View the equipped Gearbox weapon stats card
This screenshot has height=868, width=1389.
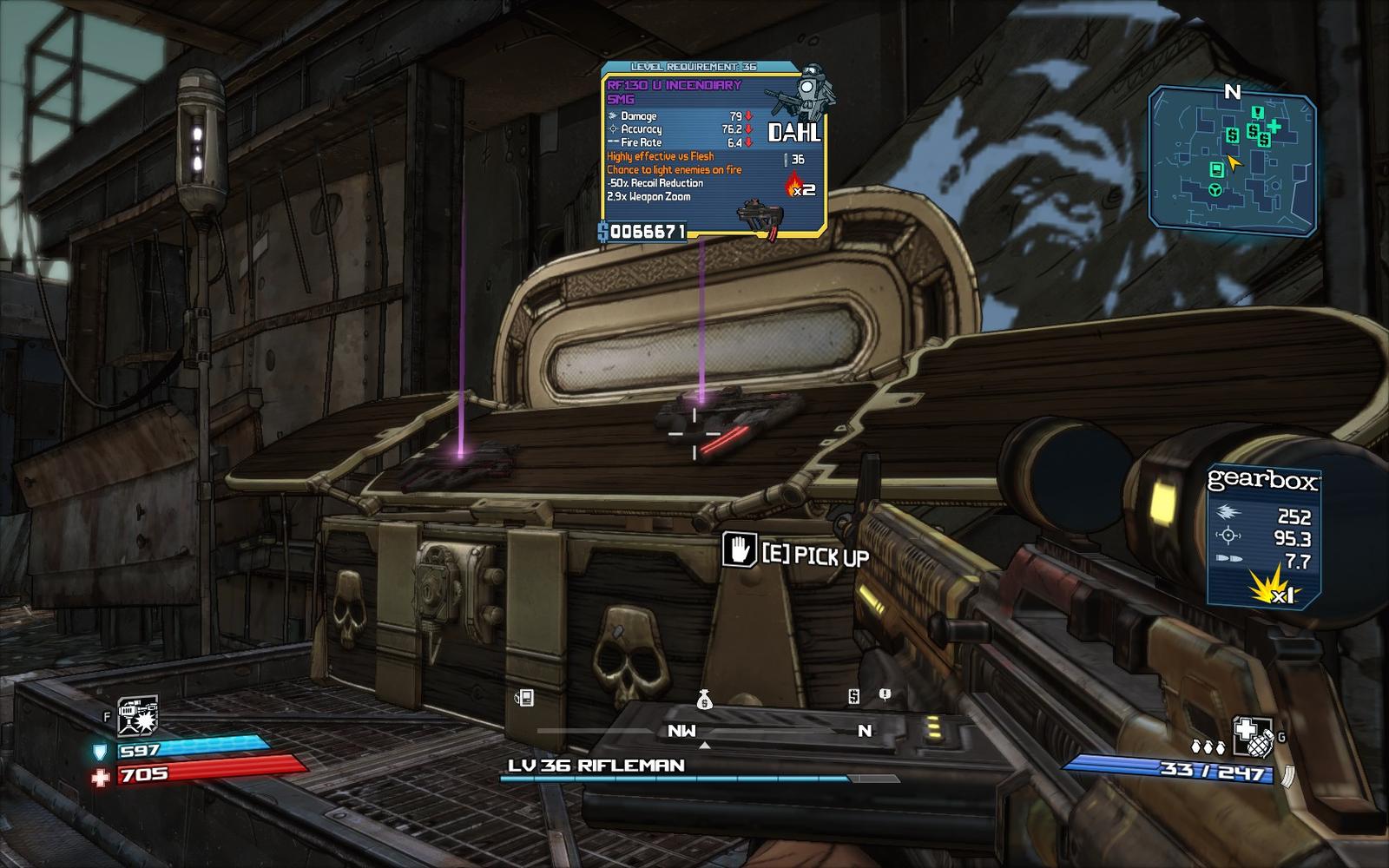[1263, 536]
